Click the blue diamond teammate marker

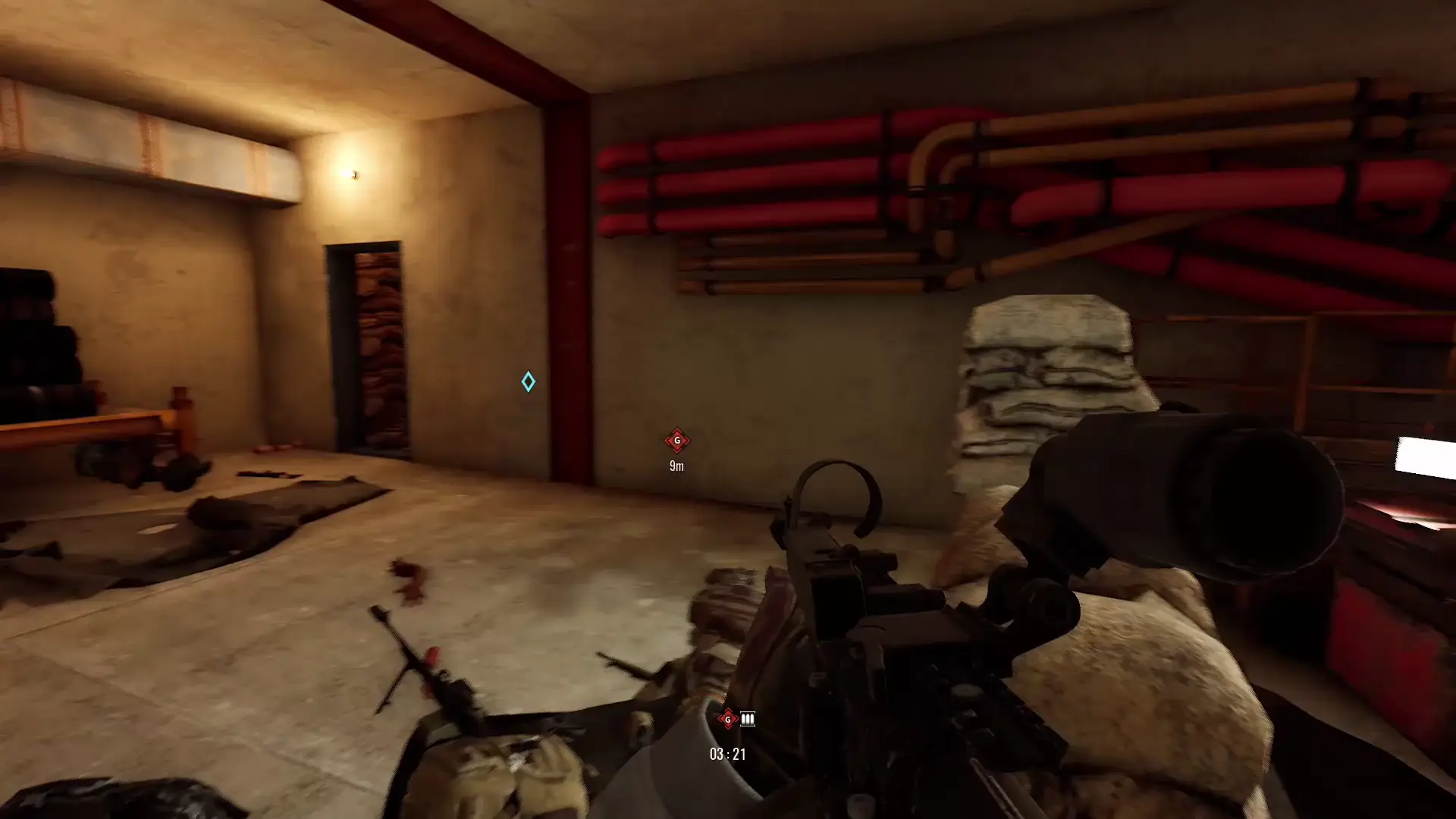(x=528, y=382)
